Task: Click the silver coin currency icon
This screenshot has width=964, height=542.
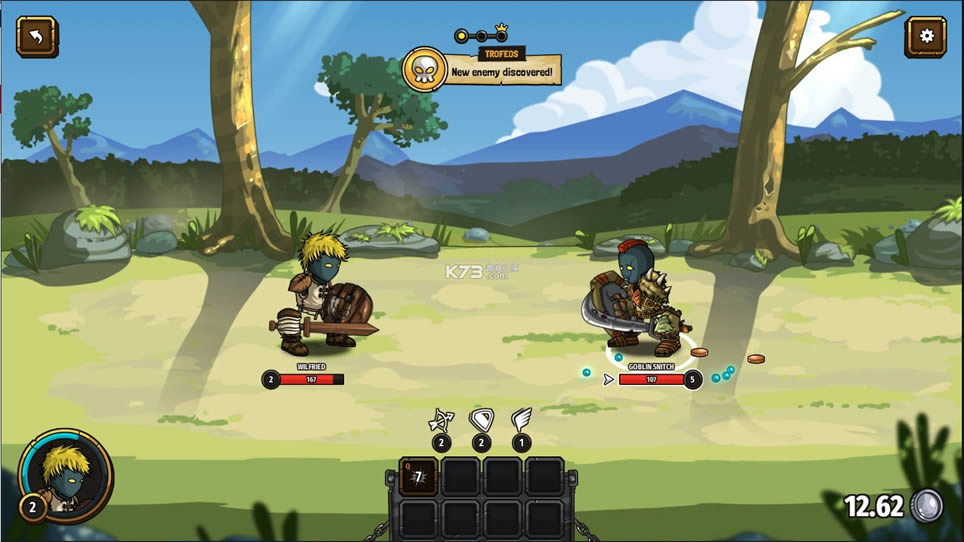Action: pyautogui.click(x=927, y=506)
